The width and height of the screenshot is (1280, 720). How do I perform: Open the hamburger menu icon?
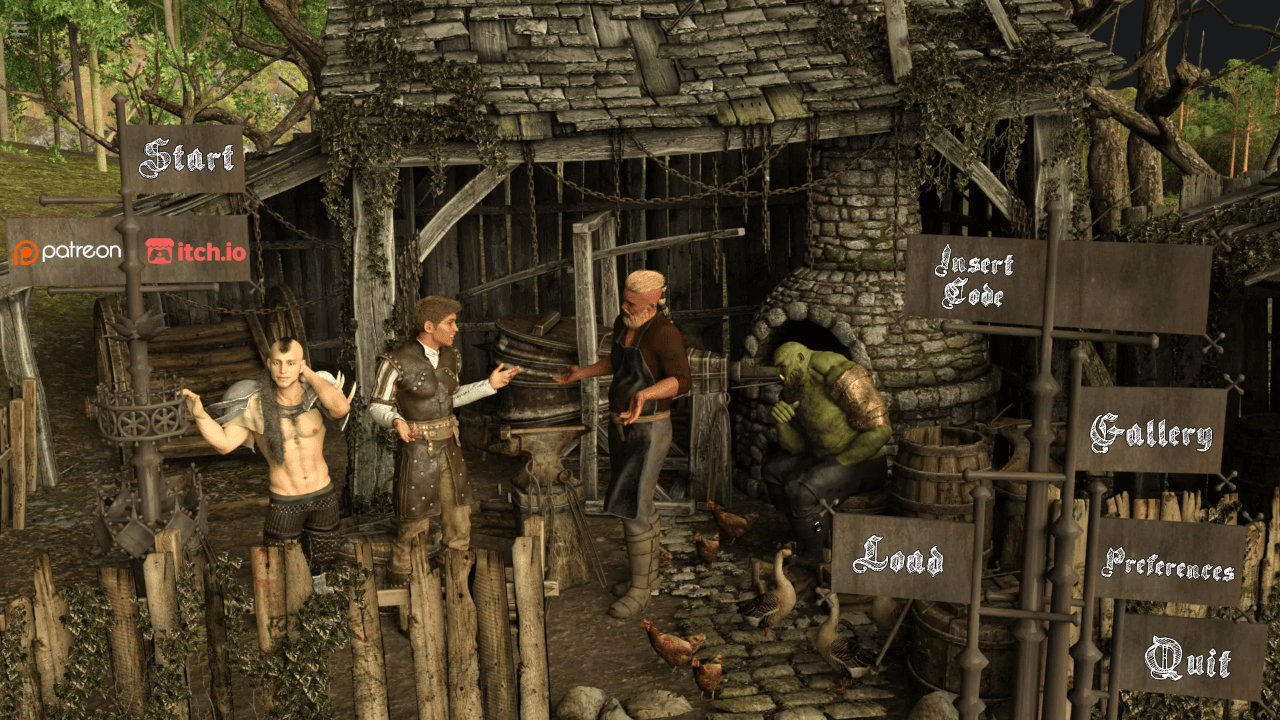click(19, 28)
